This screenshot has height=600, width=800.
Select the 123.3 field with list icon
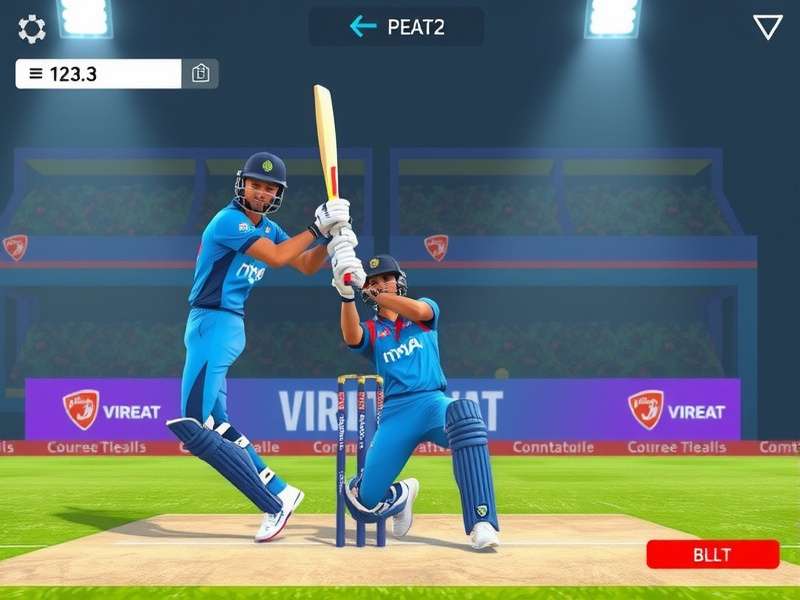[x=98, y=73]
